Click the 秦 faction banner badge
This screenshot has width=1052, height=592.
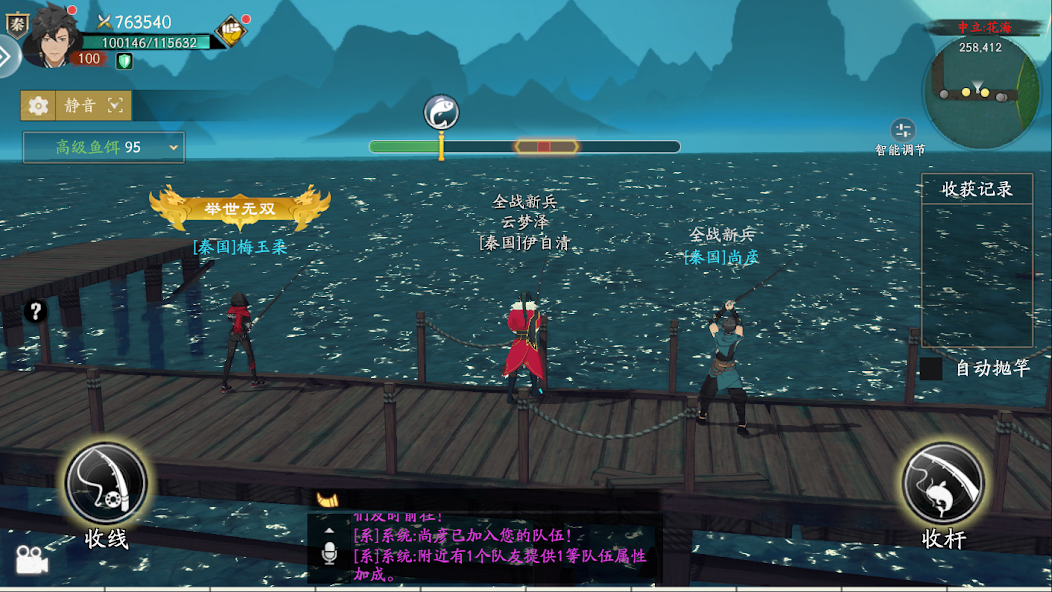[x=16, y=24]
